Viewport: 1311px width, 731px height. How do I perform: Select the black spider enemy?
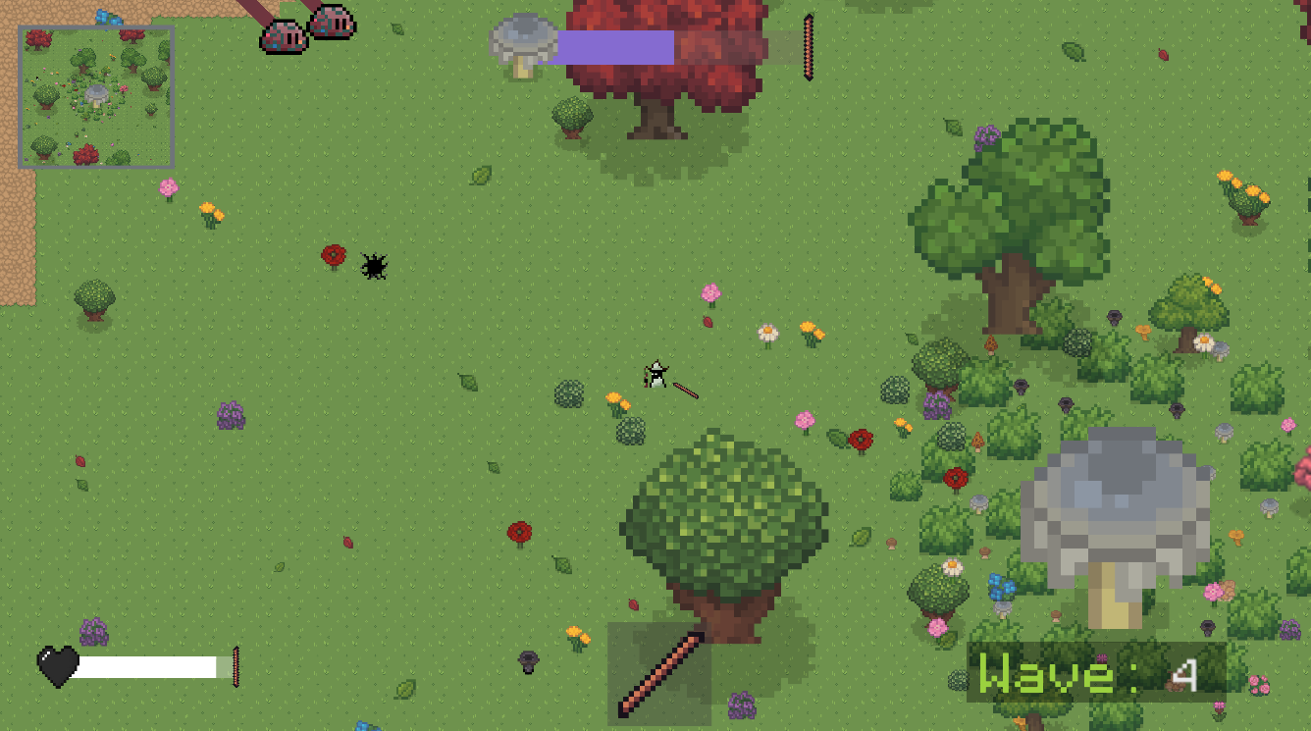tap(373, 266)
